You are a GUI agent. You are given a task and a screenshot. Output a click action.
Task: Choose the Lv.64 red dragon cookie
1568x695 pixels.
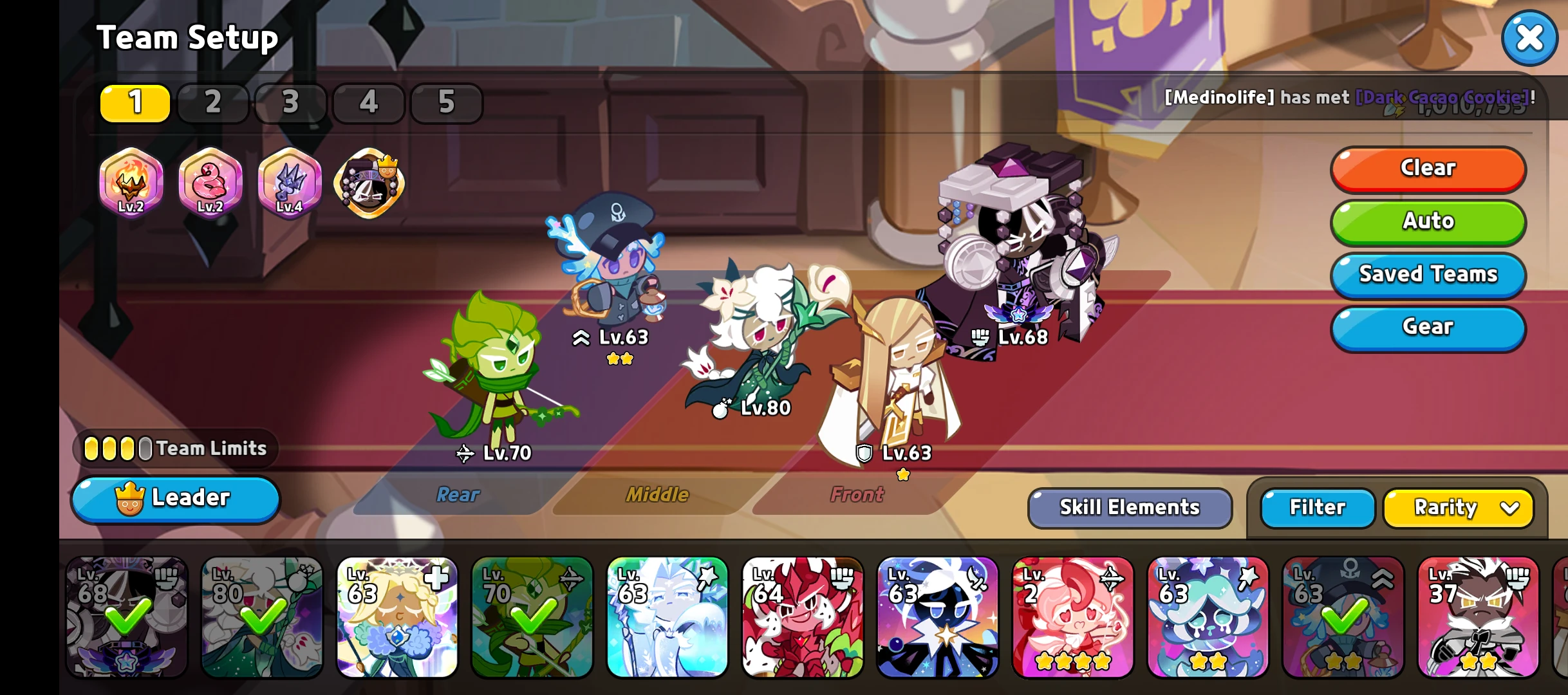click(803, 618)
